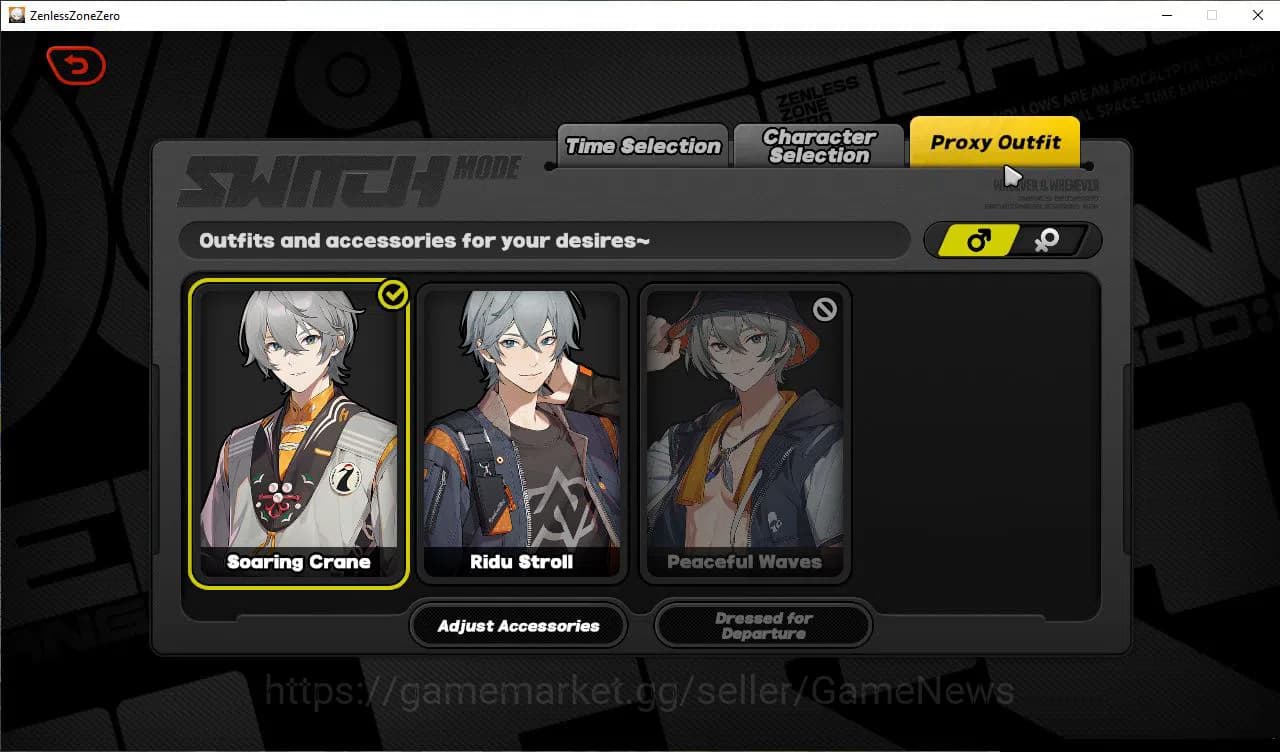Open the Proxy Outfit tab

(994, 141)
